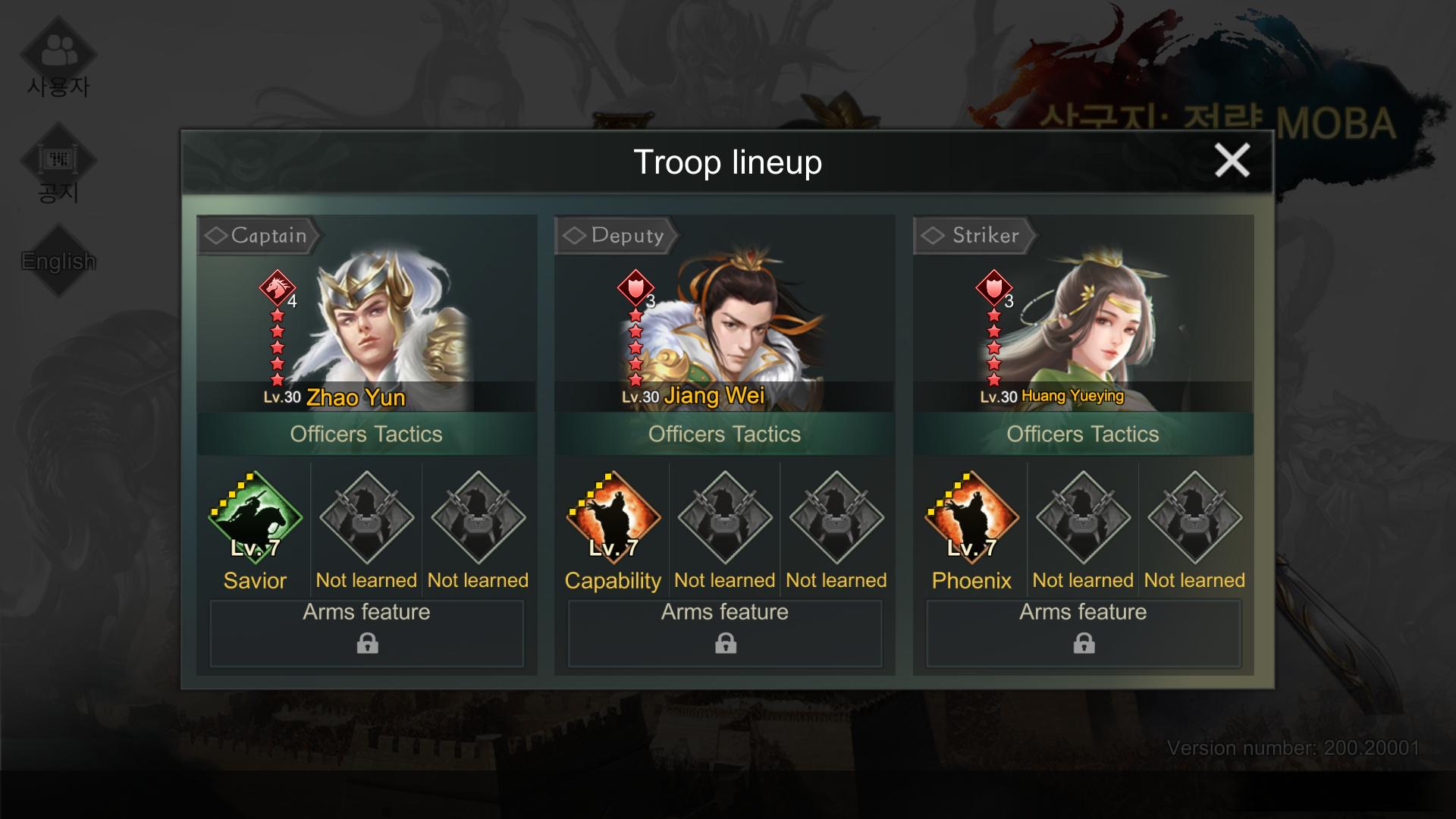The image size is (1456, 819).
Task: Open the Capability tactic icon
Action: [x=613, y=518]
